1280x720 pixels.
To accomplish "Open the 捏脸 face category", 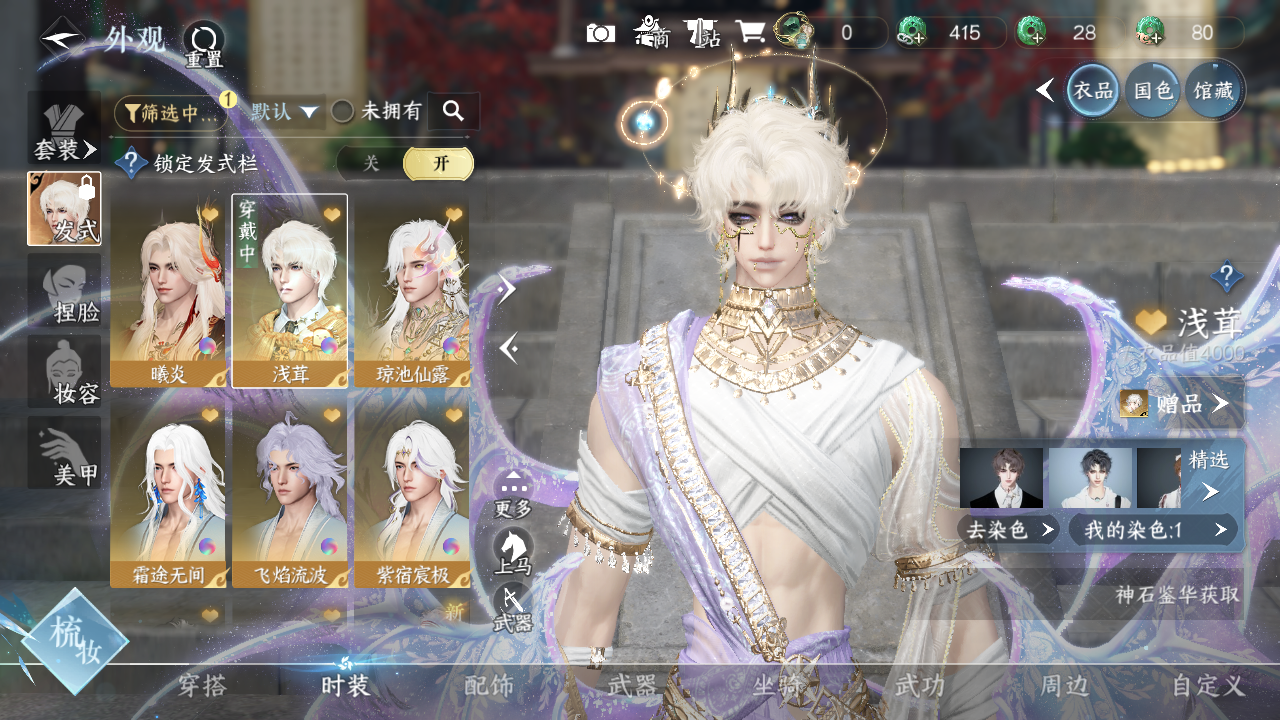I will (x=64, y=292).
